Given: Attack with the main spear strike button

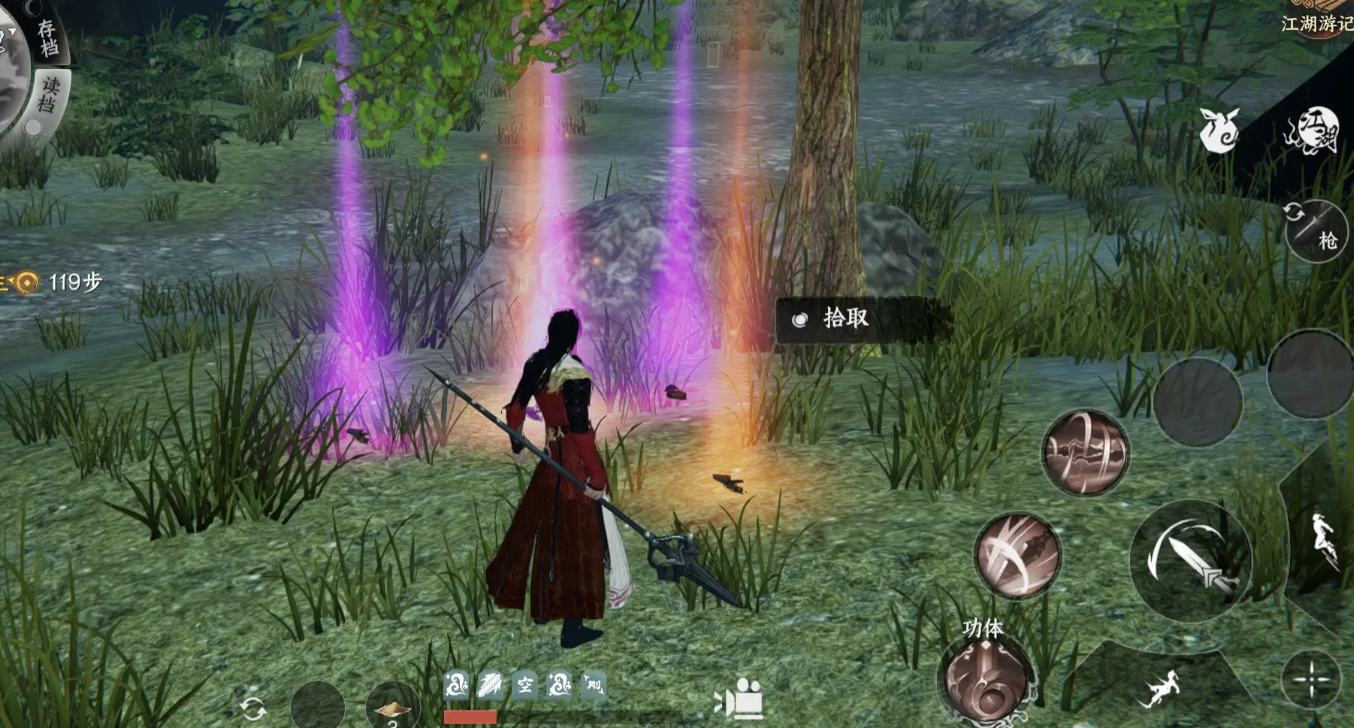Looking at the screenshot, I should click(1190, 561).
